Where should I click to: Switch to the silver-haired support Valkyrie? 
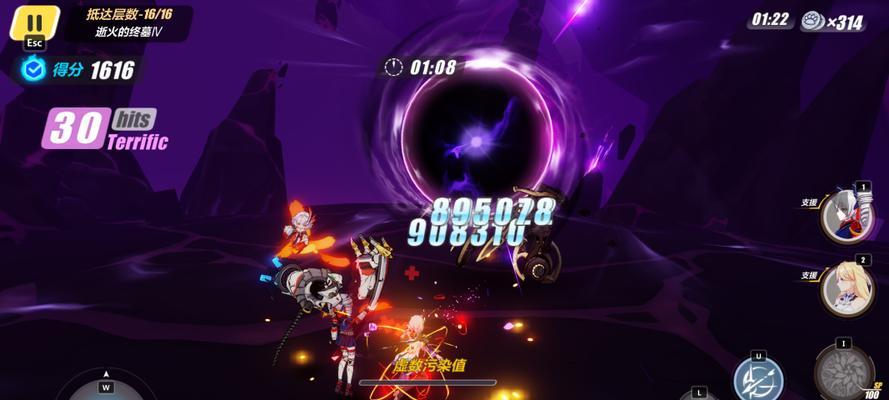tap(845, 214)
